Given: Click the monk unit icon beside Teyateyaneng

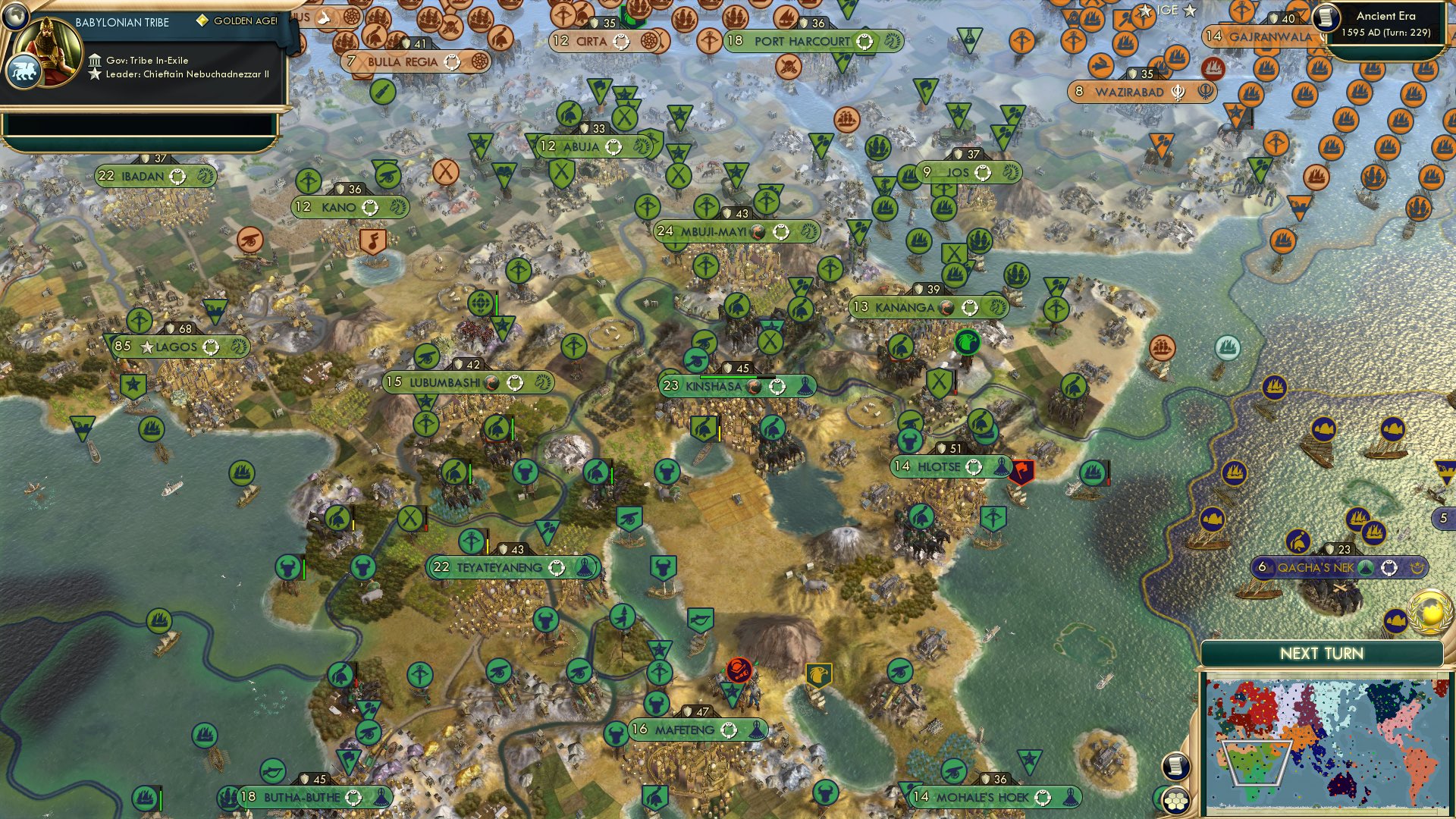Looking at the screenshot, I should [x=584, y=567].
